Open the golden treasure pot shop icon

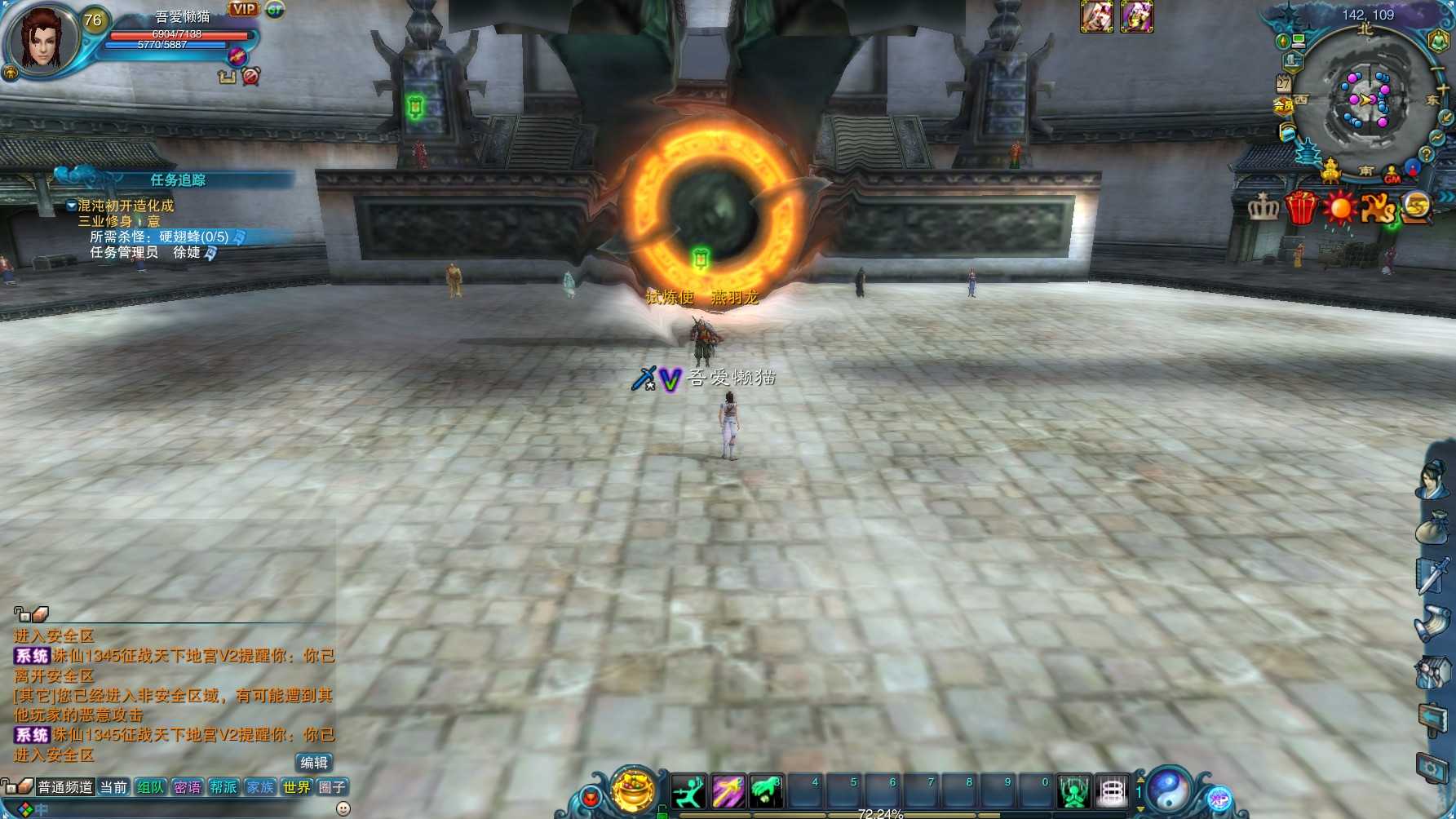pyautogui.click(x=633, y=790)
